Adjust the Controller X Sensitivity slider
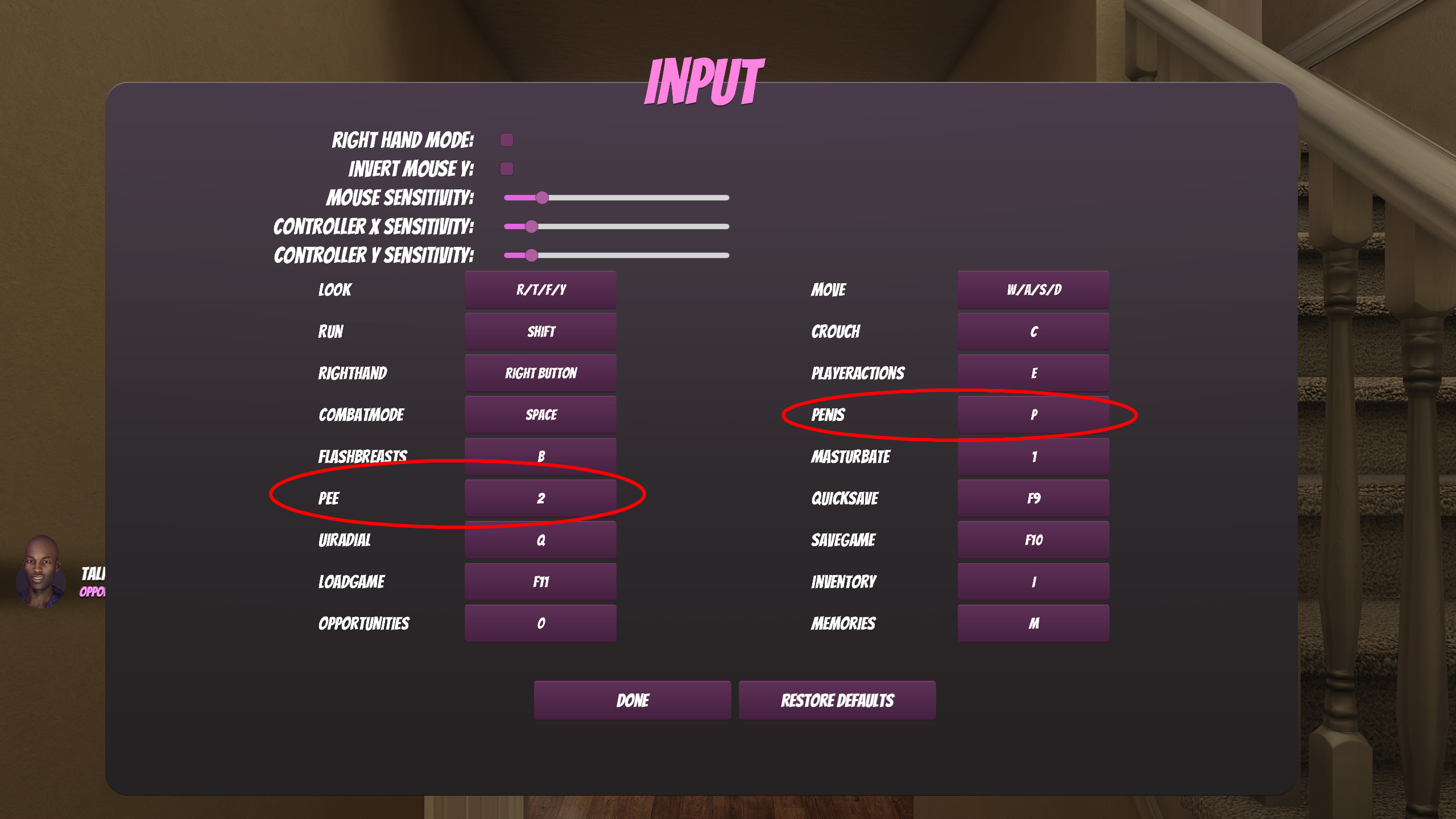 (531, 226)
